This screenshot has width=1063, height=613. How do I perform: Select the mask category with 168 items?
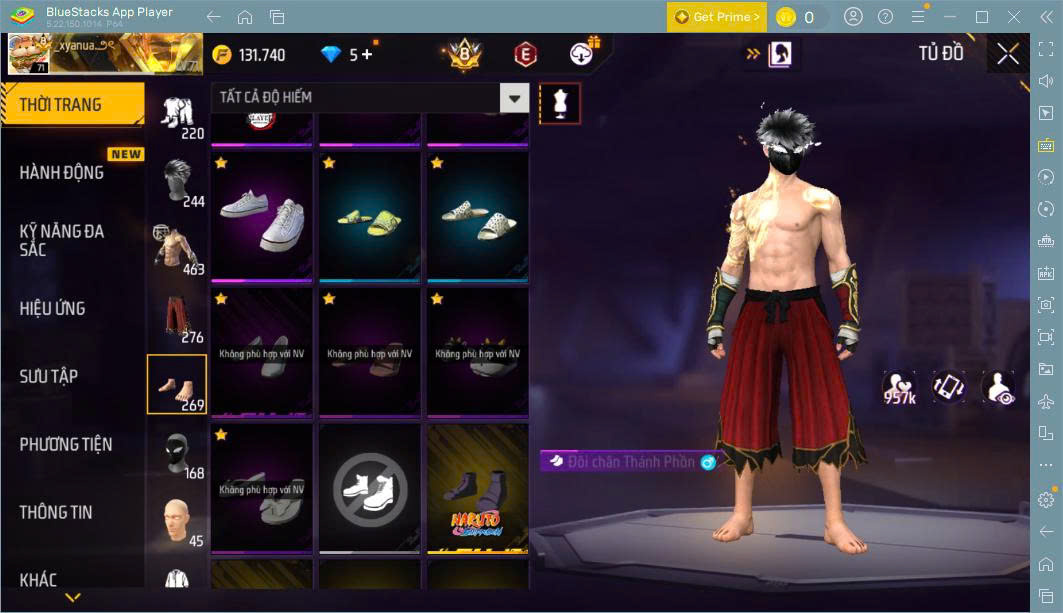pyautogui.click(x=178, y=454)
